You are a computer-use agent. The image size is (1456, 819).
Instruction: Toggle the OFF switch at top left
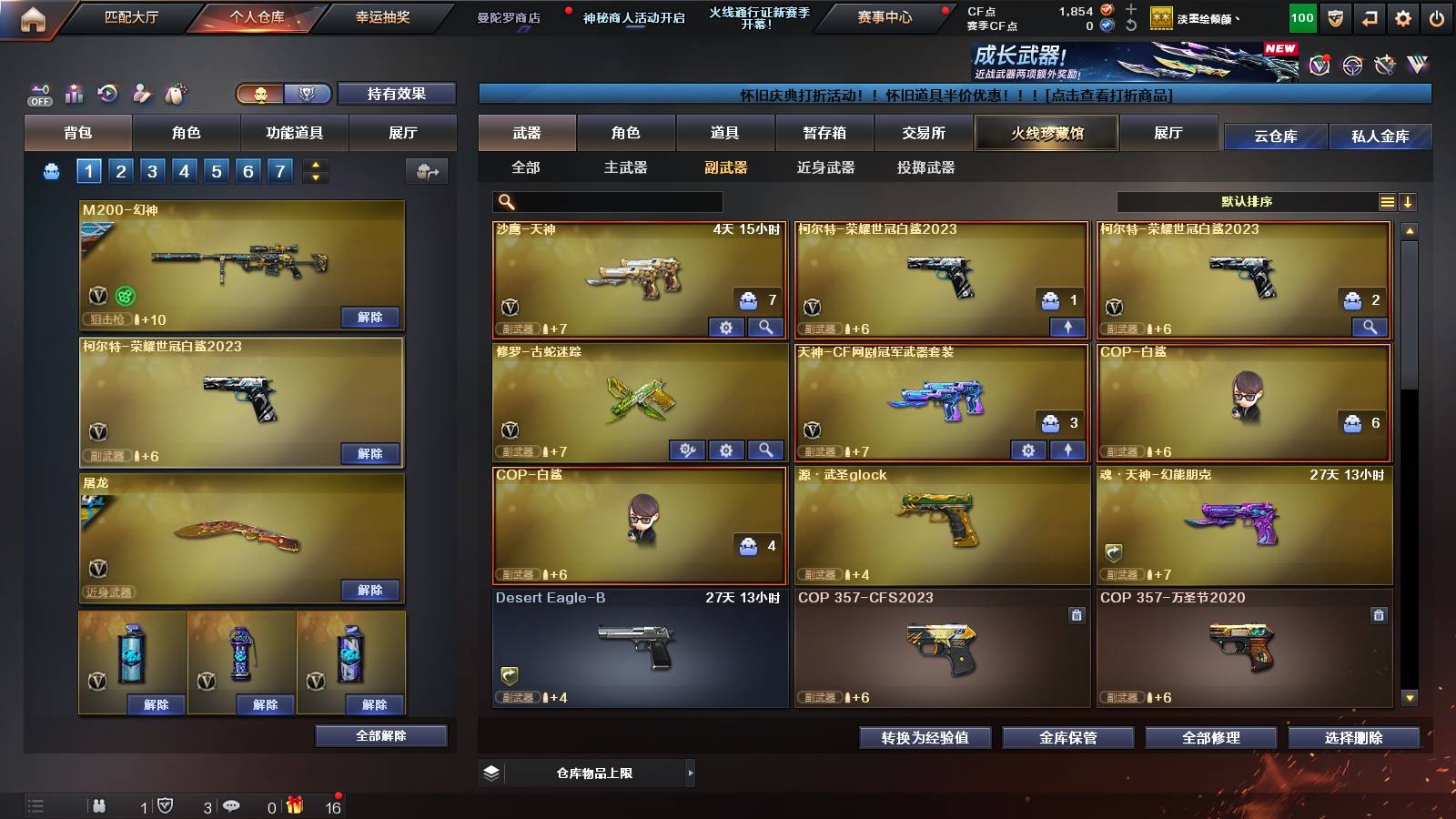[38, 95]
